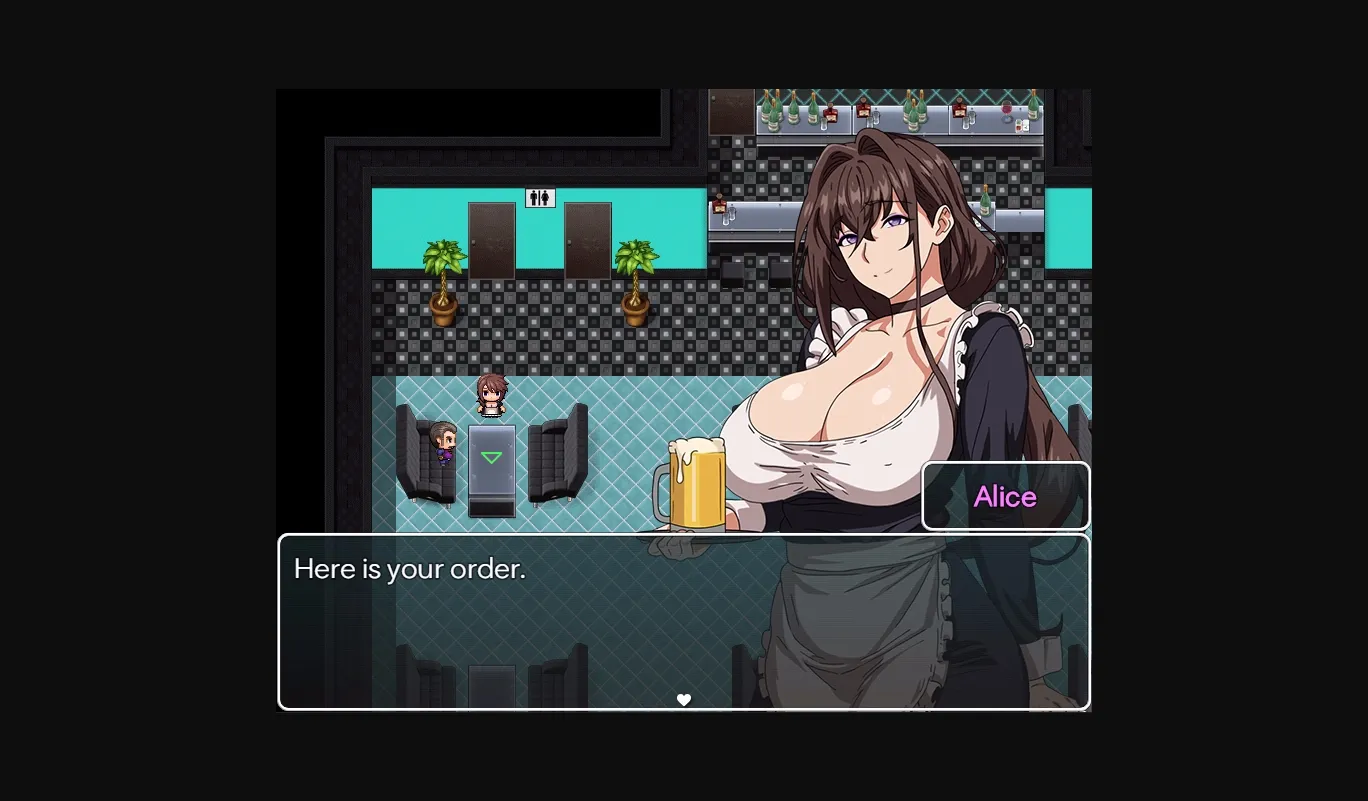
Task: Click the maid sprite standing near the couches
Action: point(491,394)
